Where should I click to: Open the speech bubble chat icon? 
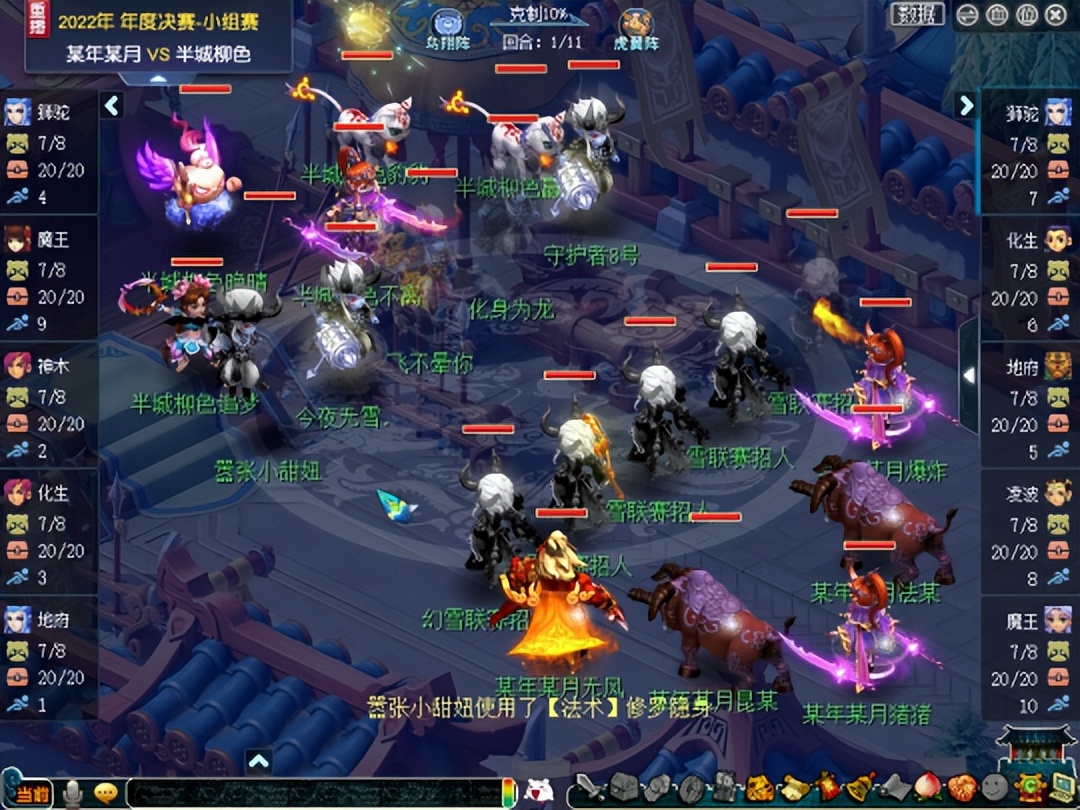(105, 793)
